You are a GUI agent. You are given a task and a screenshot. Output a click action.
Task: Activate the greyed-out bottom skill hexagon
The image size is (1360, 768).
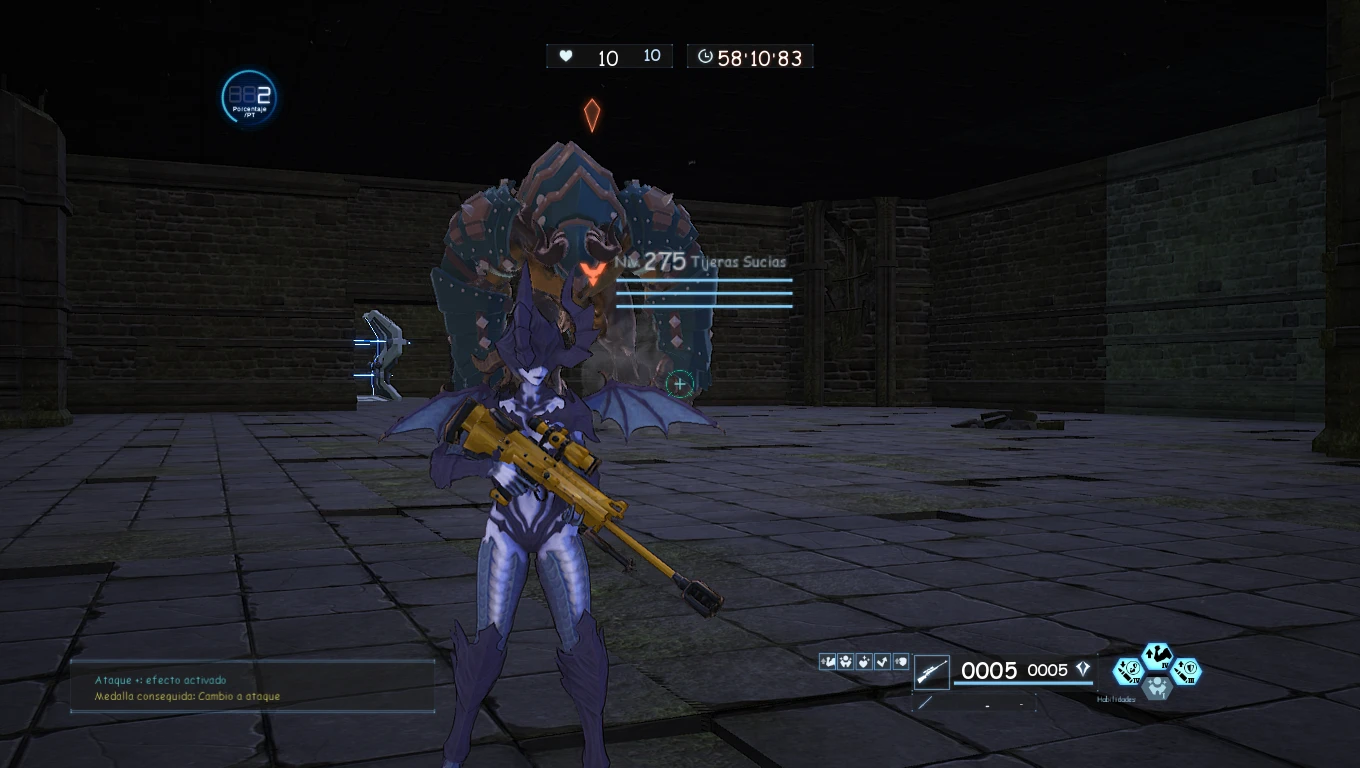(x=1157, y=687)
